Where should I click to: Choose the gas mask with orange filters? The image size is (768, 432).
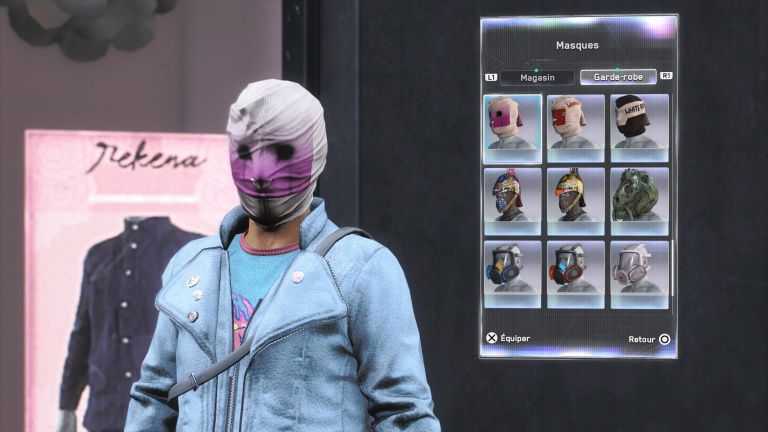click(x=576, y=273)
